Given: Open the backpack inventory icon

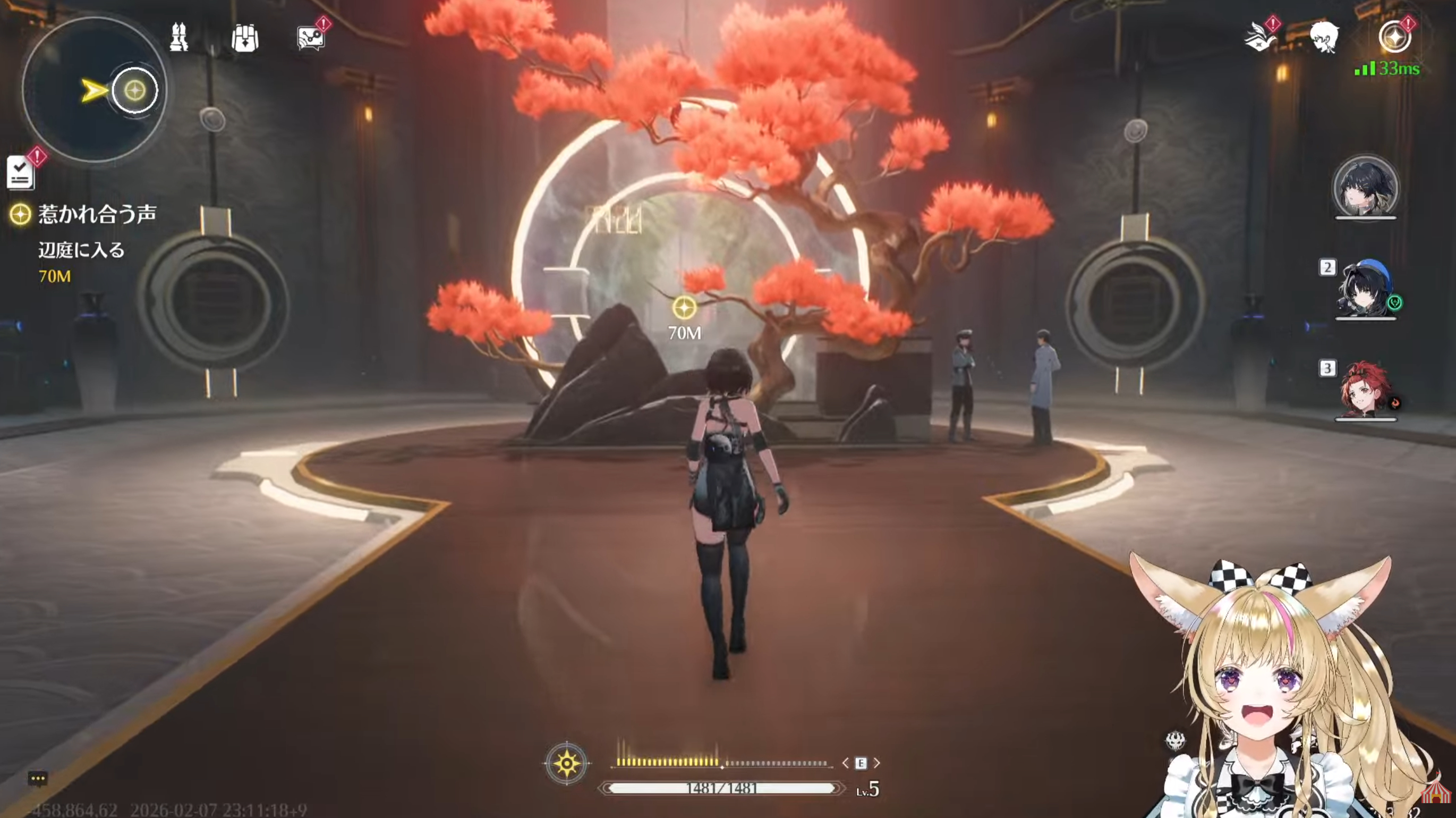Looking at the screenshot, I should click(x=245, y=38).
